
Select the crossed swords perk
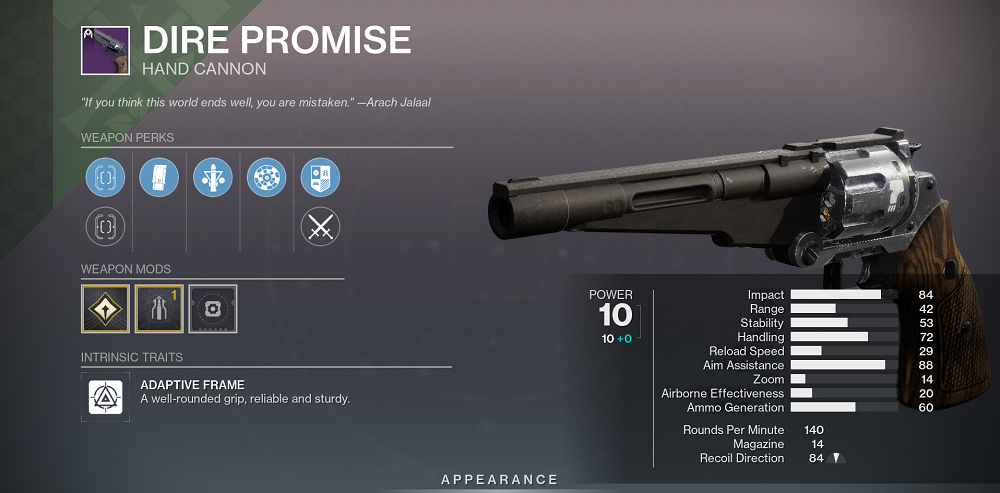point(321,226)
